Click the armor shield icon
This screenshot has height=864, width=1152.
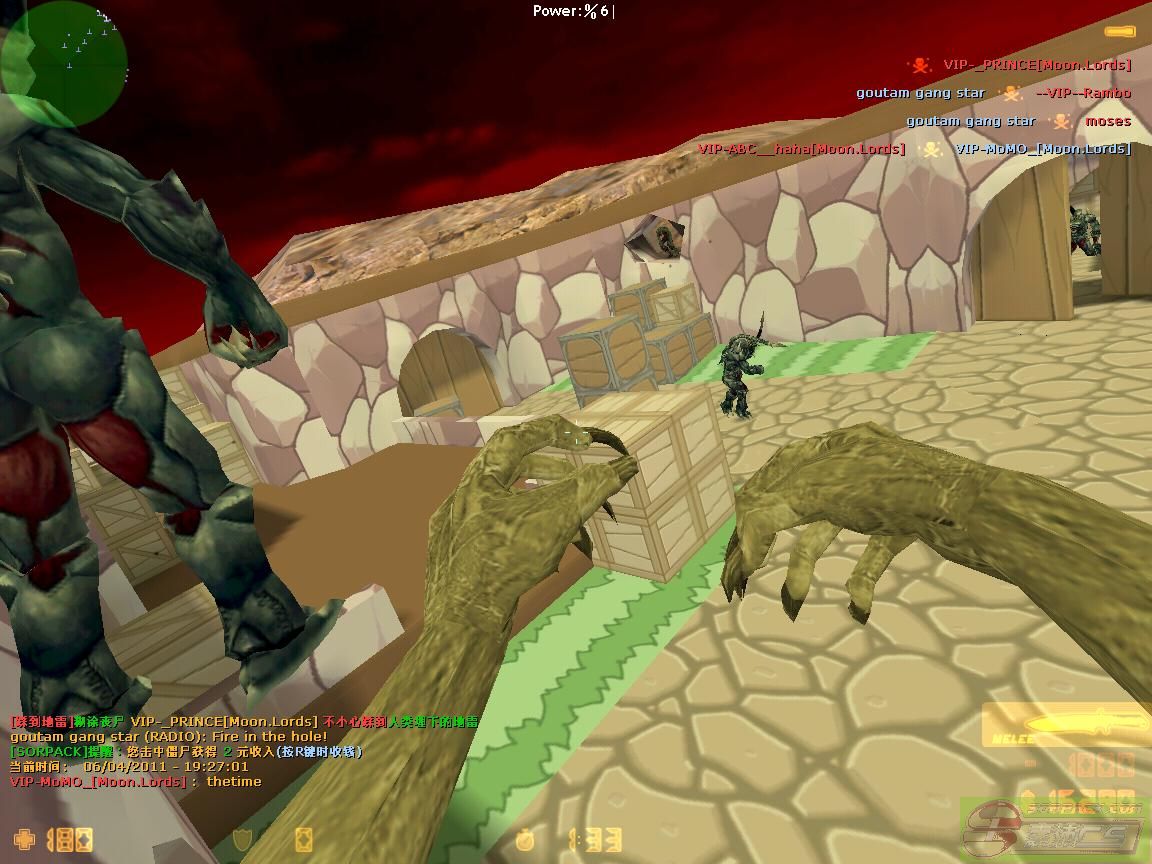[x=242, y=839]
